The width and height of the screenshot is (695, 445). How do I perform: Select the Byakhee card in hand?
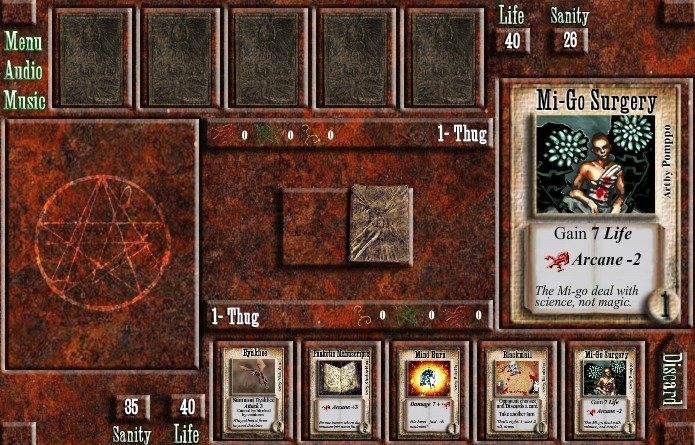pyautogui.click(x=257, y=391)
